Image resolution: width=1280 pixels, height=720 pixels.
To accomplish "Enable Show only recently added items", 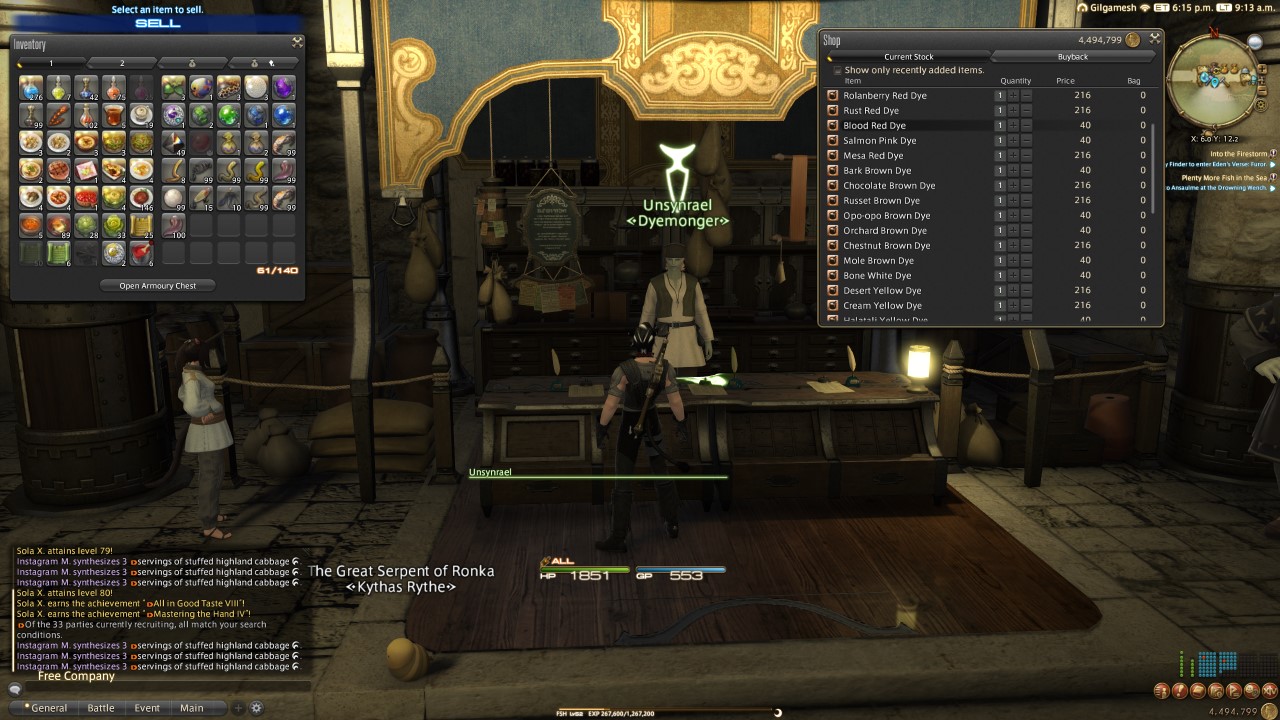I will click(838, 71).
